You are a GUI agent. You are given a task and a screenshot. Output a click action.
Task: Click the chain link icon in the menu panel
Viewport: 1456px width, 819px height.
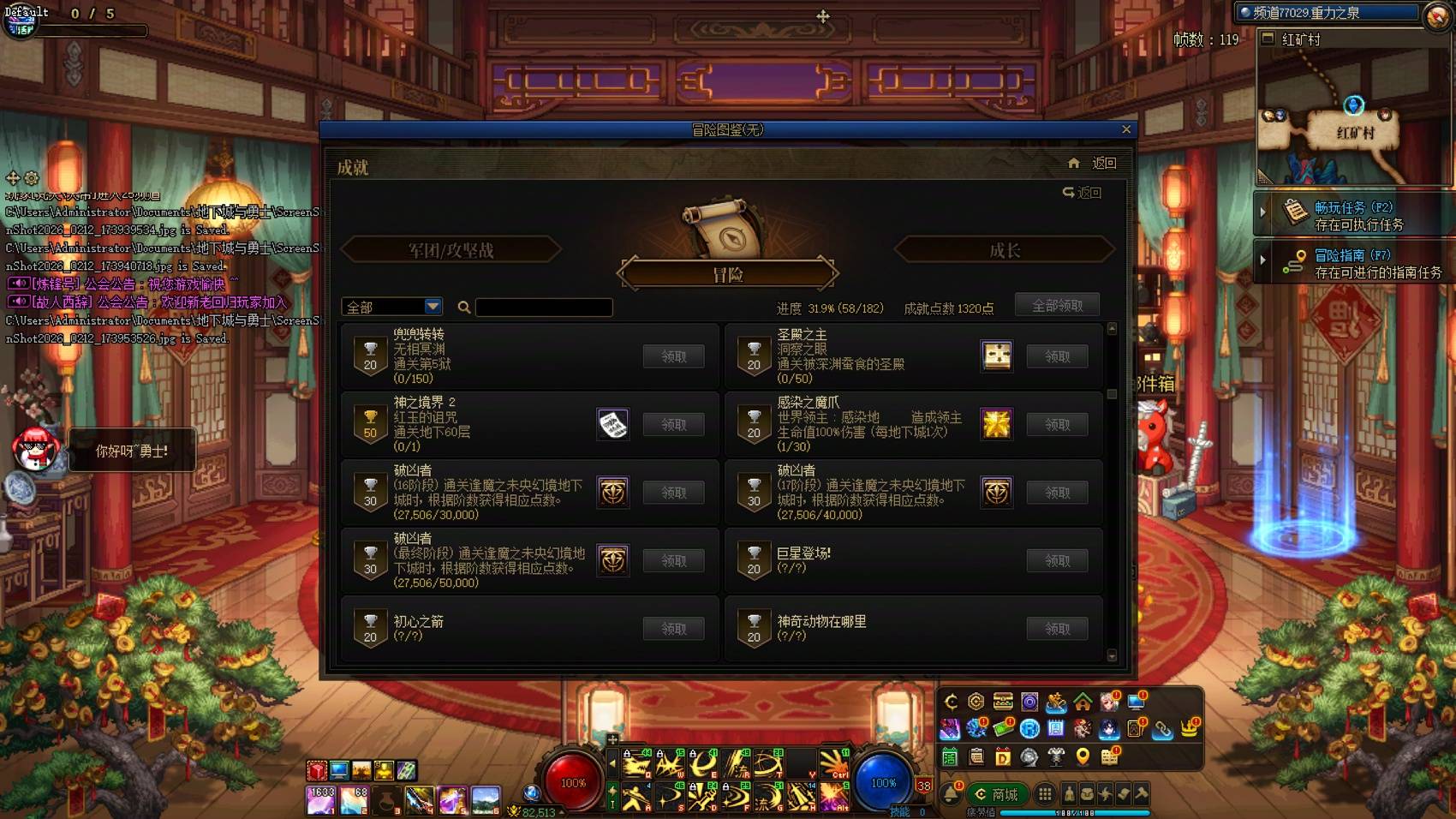[x=1163, y=729]
